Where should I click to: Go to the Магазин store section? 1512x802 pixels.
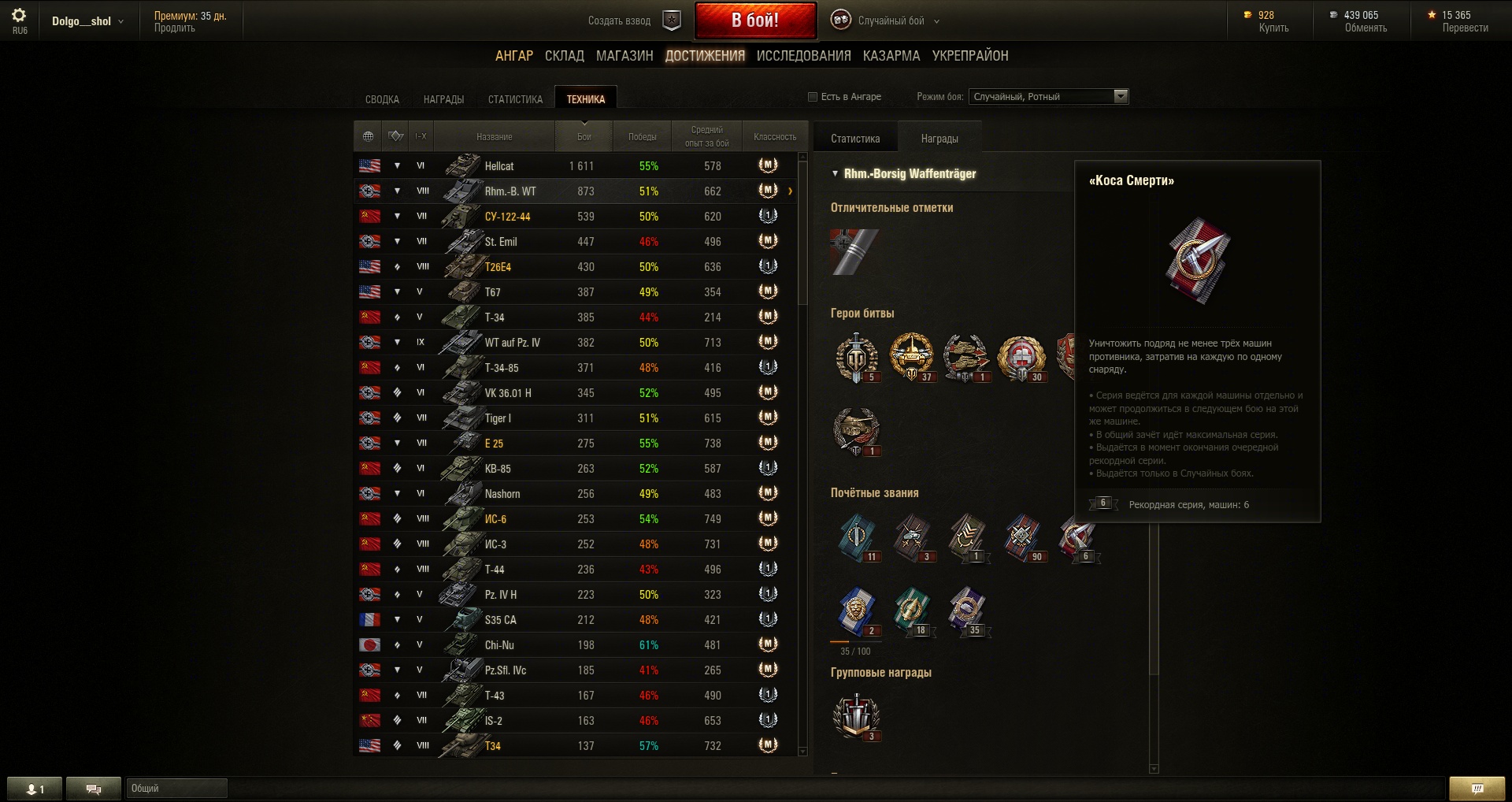pyautogui.click(x=624, y=56)
